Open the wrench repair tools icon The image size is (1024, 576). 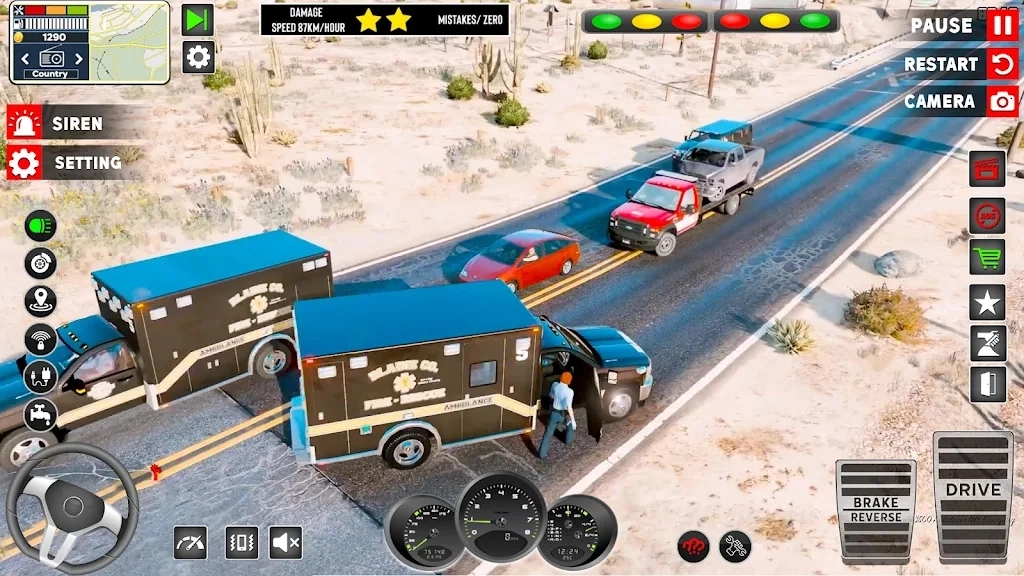point(735,546)
